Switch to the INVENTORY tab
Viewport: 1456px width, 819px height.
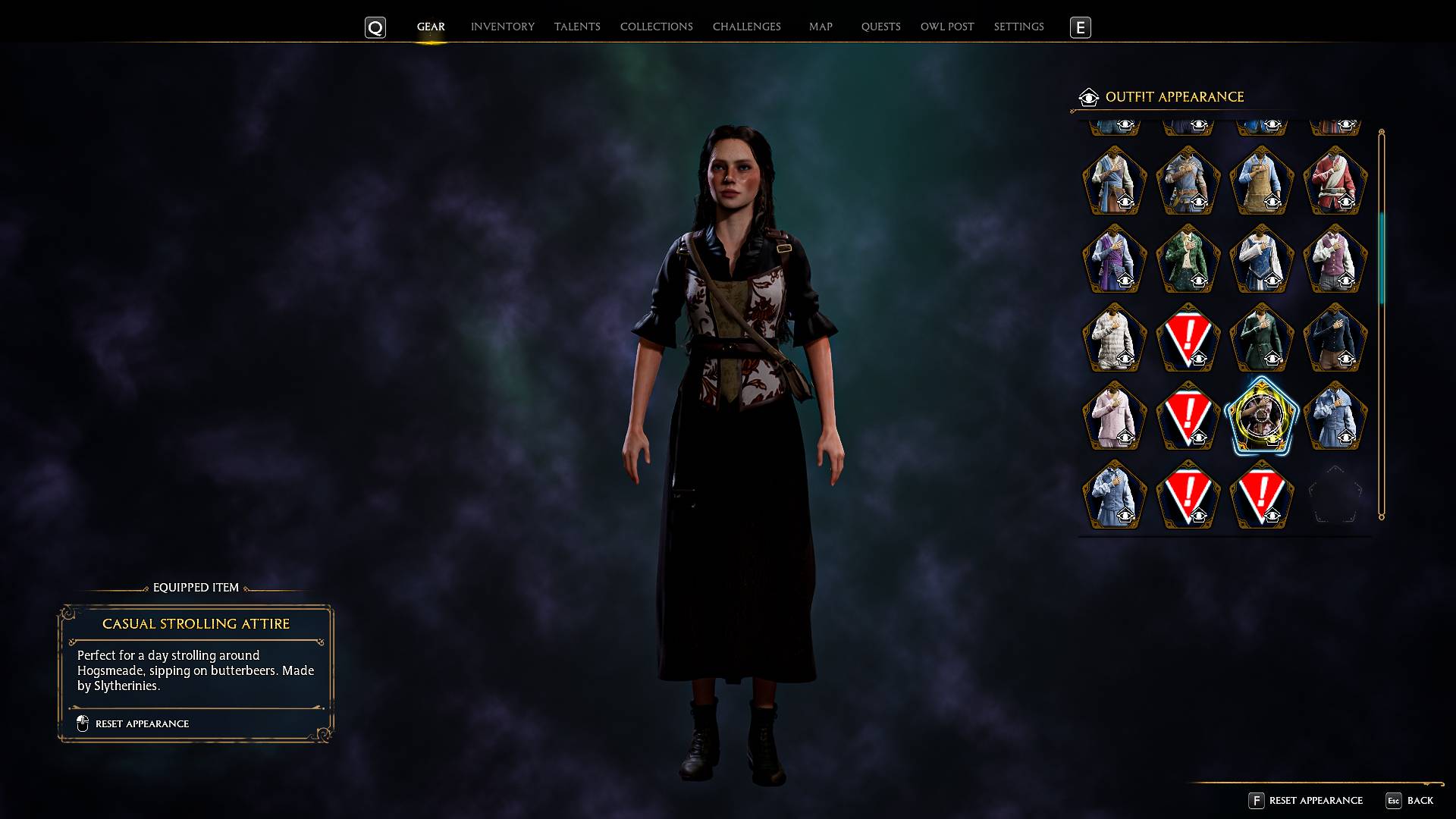pyautogui.click(x=502, y=27)
